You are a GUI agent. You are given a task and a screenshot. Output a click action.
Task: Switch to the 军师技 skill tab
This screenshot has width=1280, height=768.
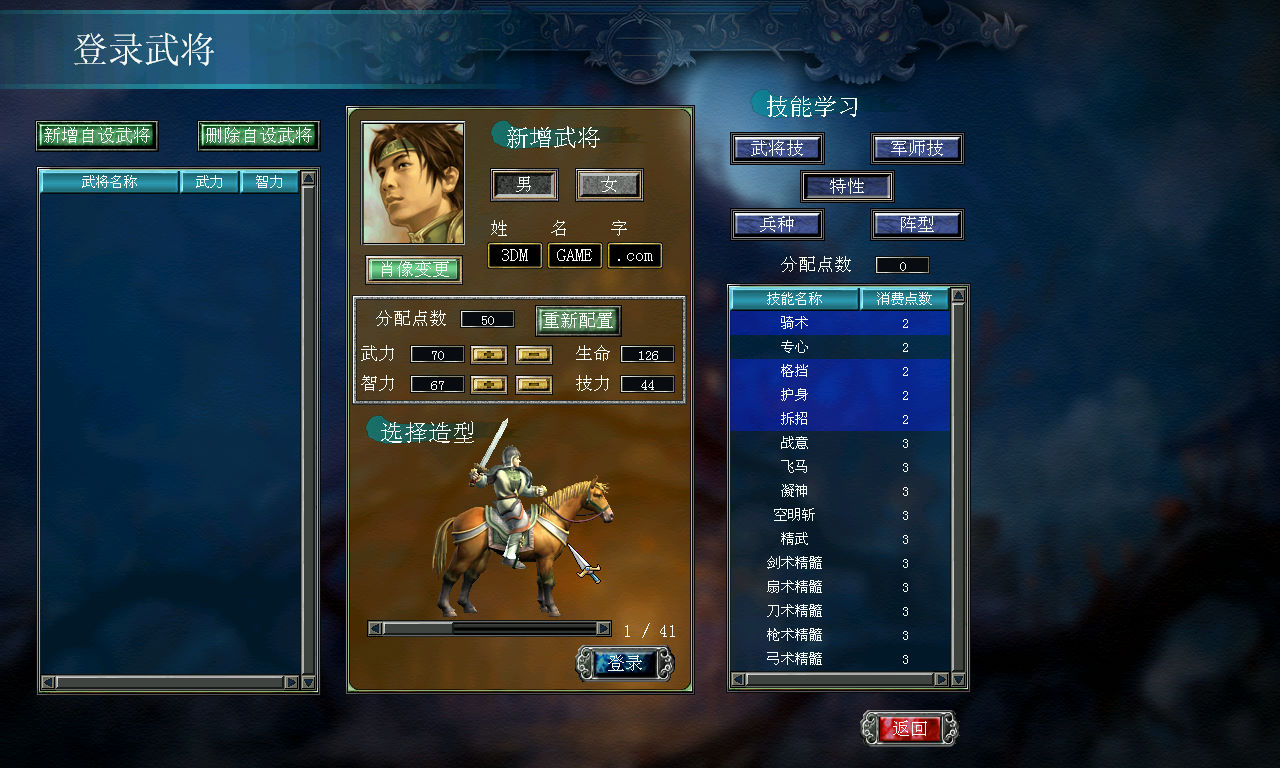pos(916,149)
